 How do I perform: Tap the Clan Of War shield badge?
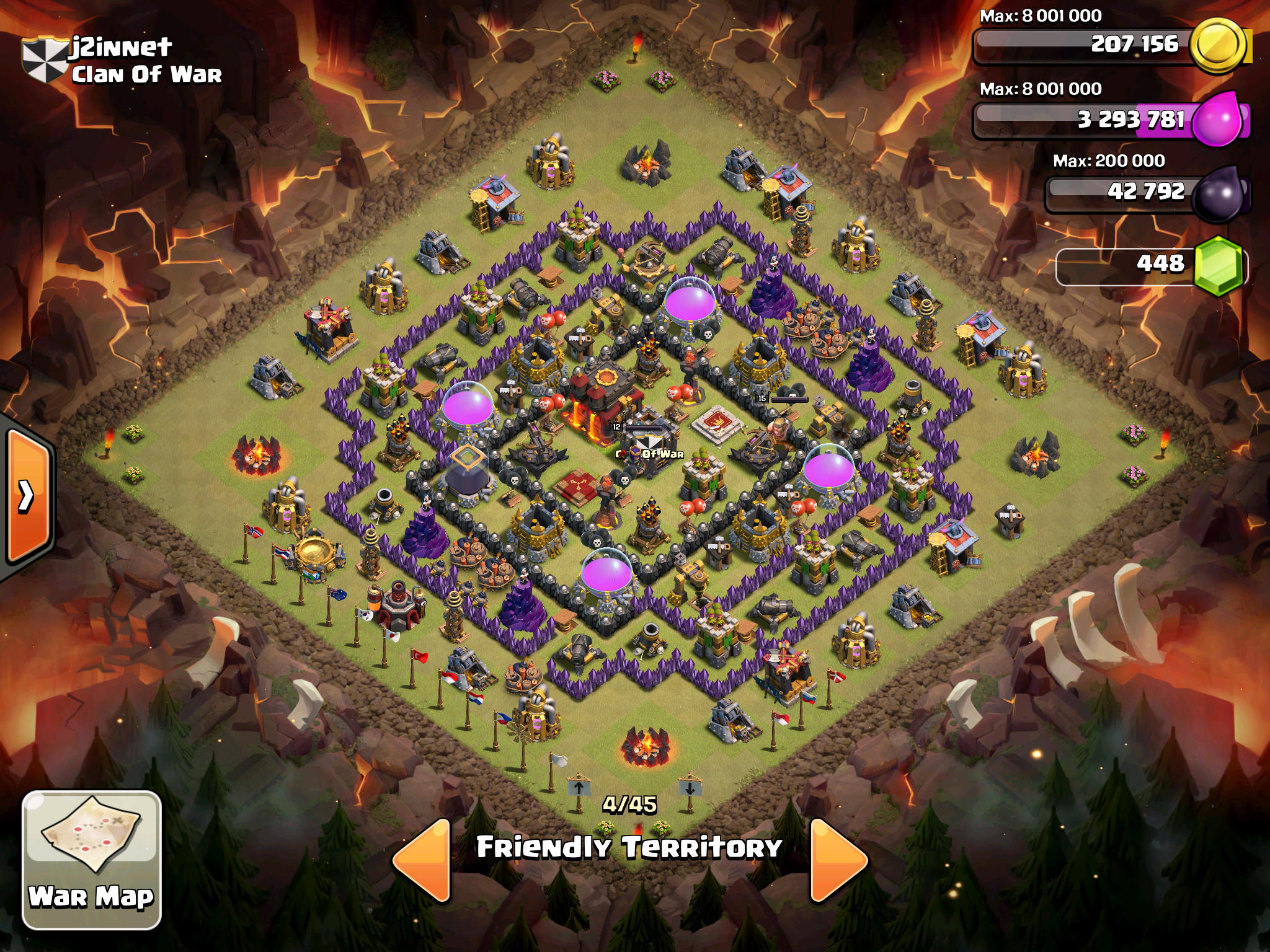(45, 59)
